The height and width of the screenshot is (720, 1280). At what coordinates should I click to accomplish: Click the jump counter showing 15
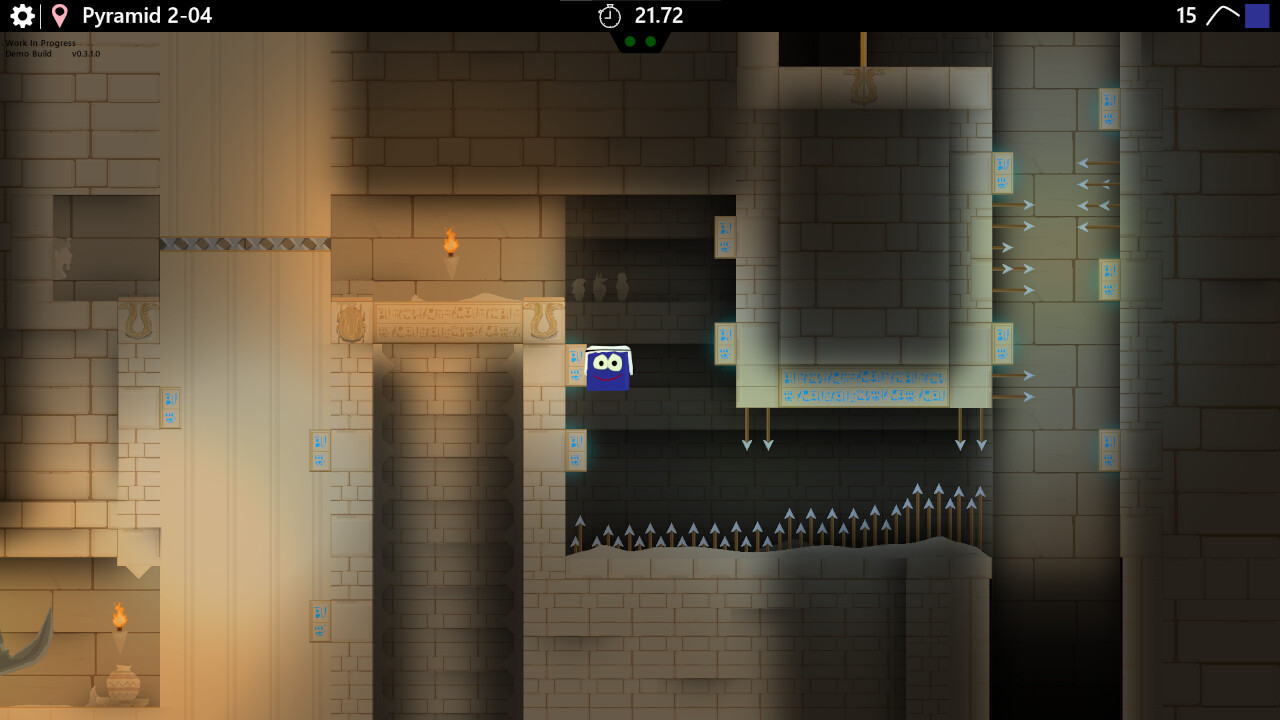pyautogui.click(x=1185, y=15)
